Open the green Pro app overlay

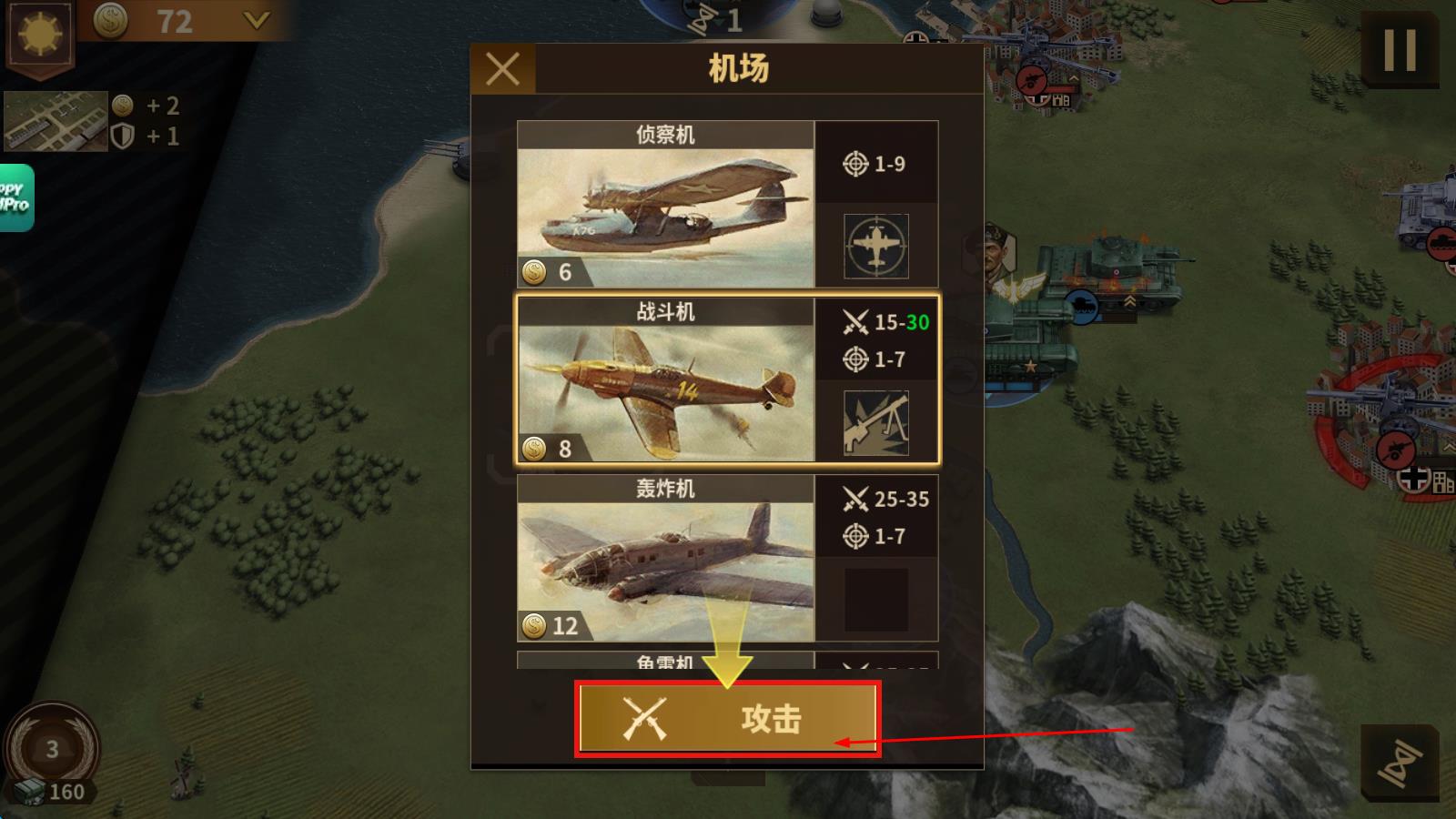pyautogui.click(x=15, y=197)
